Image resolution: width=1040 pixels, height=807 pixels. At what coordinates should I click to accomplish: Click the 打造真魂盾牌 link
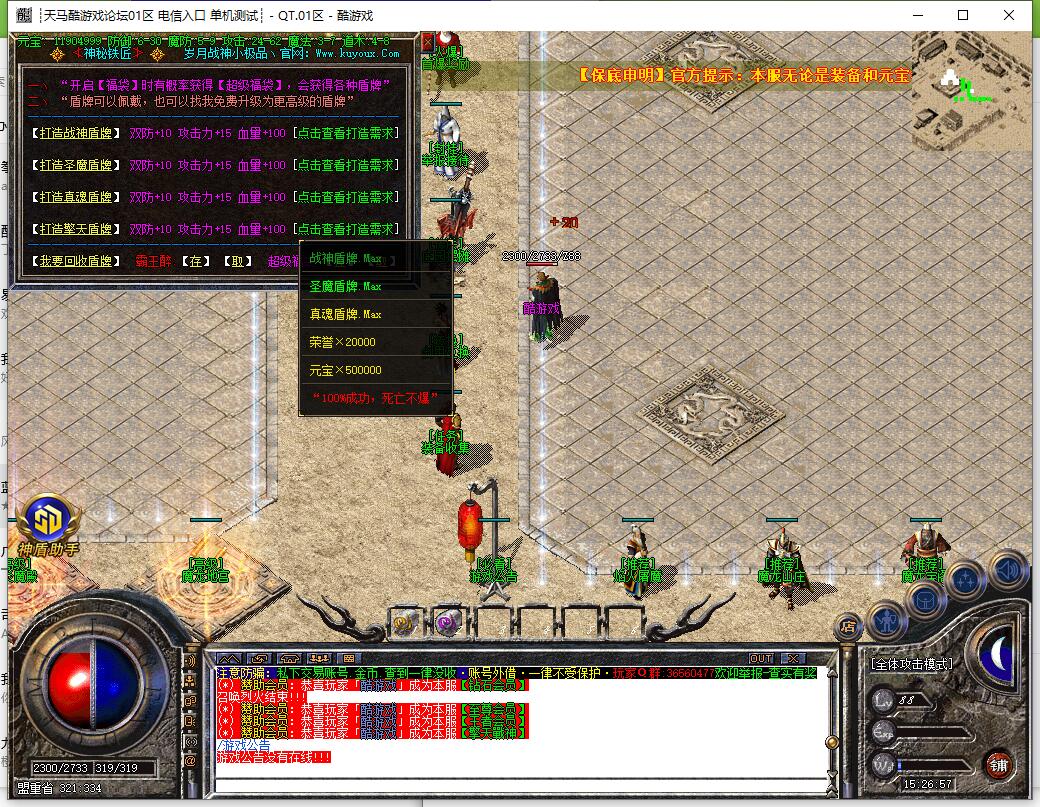pyautogui.click(x=75, y=197)
